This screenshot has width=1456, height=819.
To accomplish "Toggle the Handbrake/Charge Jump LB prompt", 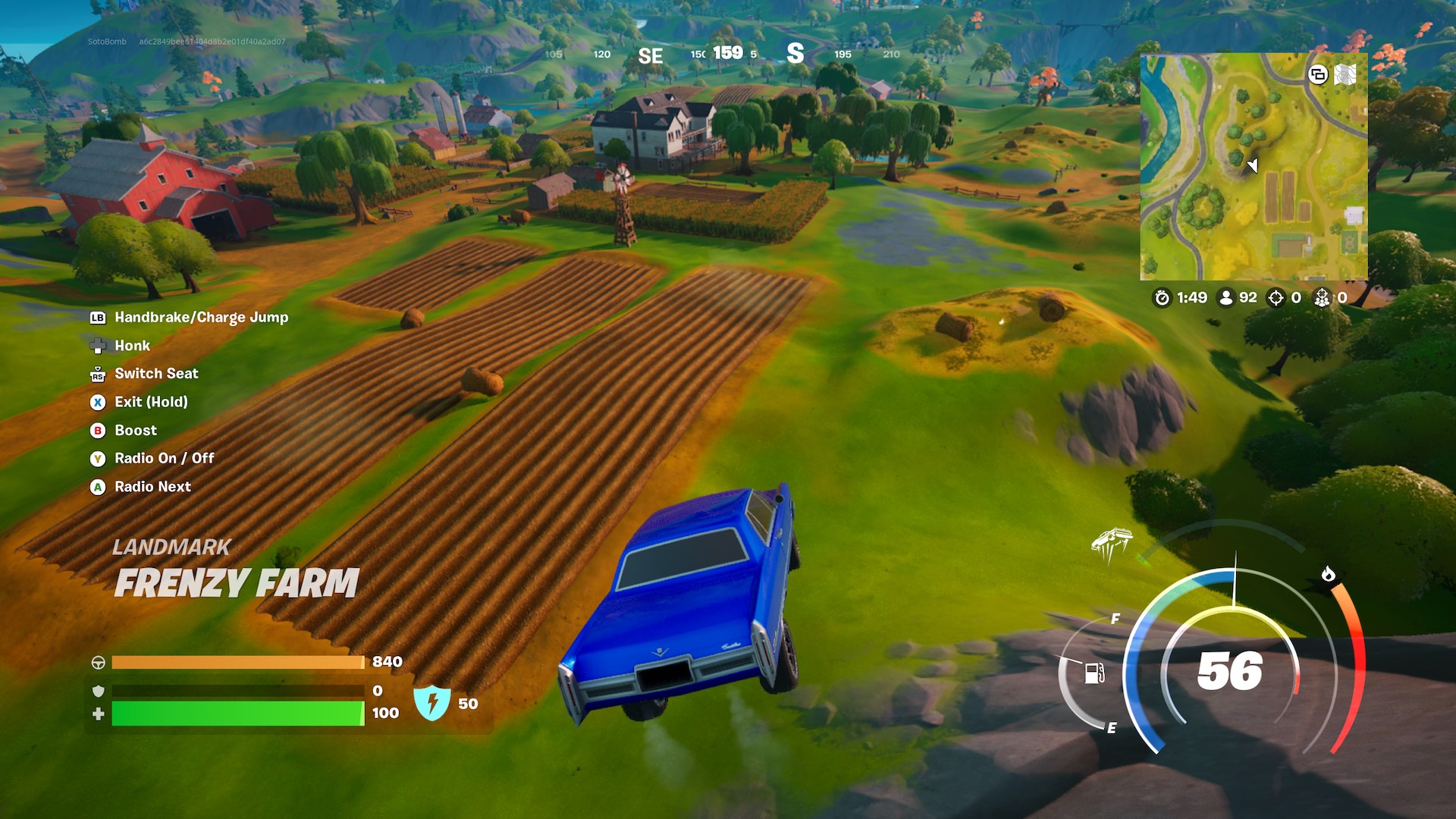I will [x=96, y=317].
